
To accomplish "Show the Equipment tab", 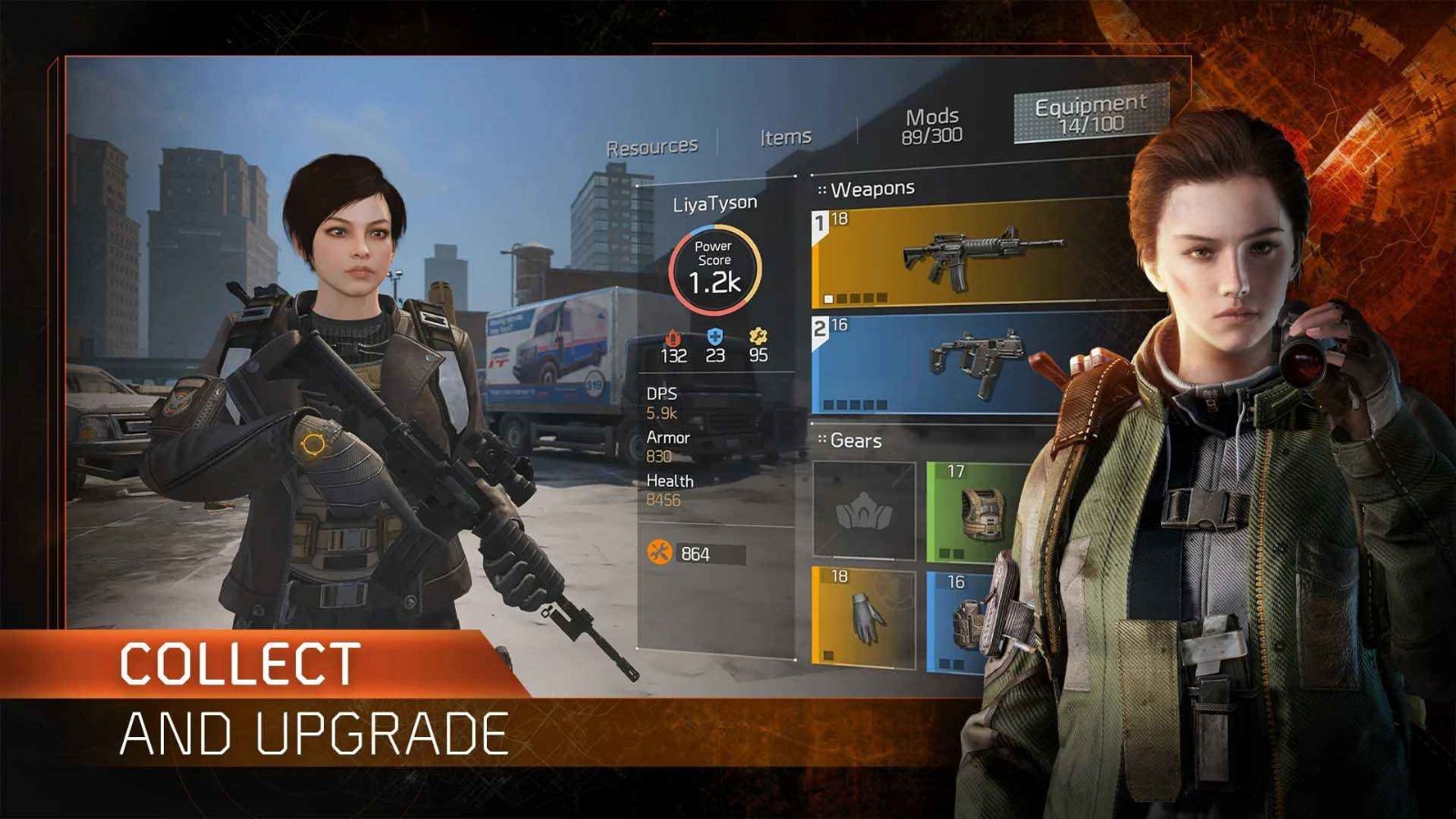I will tap(1090, 115).
